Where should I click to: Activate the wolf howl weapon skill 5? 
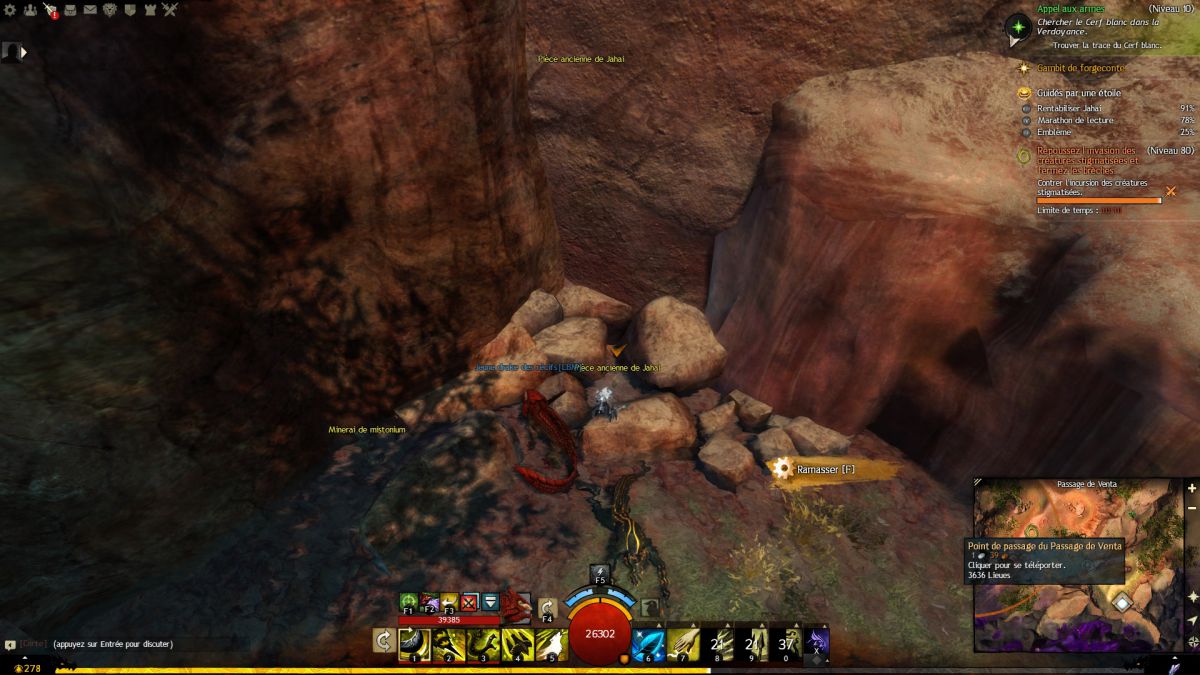(x=551, y=642)
